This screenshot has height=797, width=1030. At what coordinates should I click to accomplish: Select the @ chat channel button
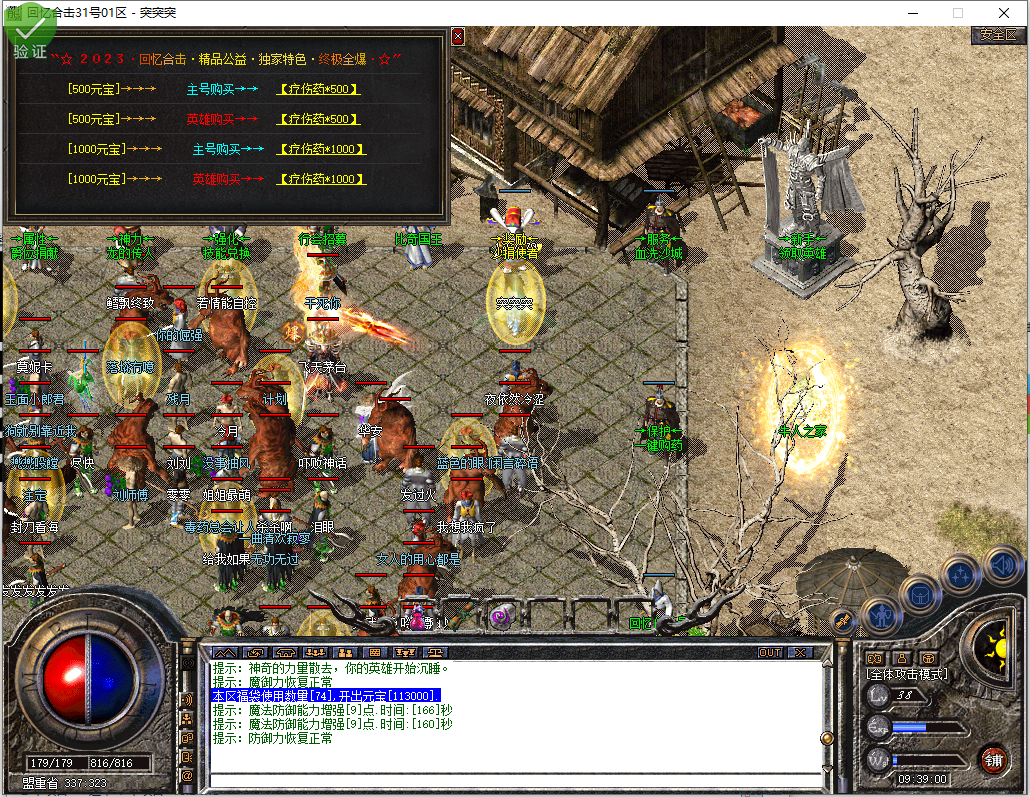tap(187, 775)
